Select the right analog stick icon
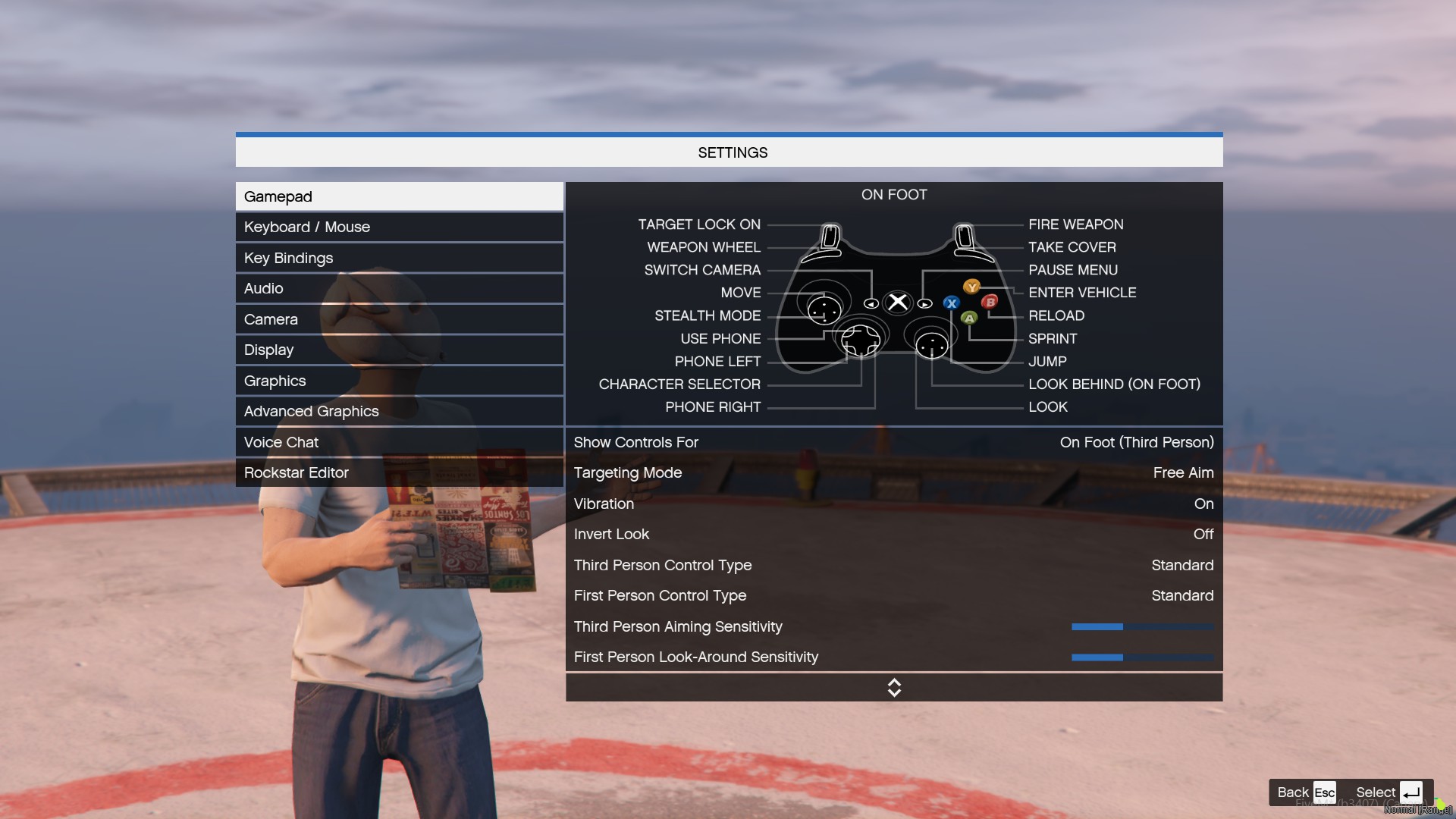The height and width of the screenshot is (819, 1456). (933, 345)
